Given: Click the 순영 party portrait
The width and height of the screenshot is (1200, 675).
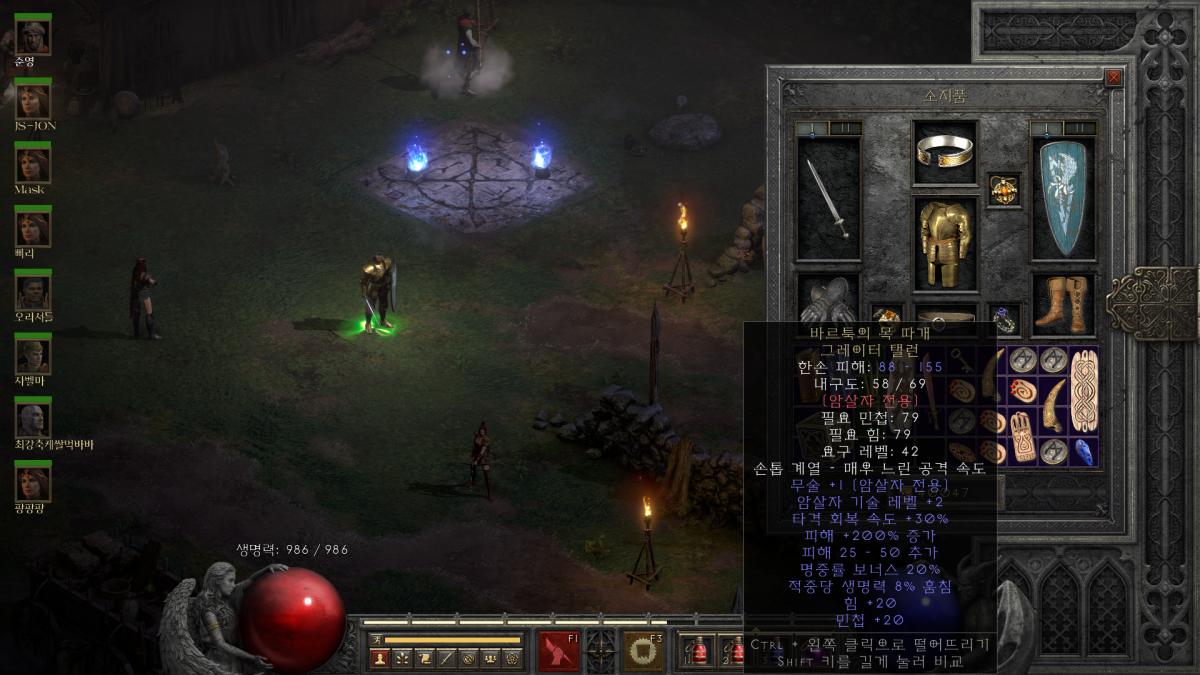Looking at the screenshot, I should [x=33, y=36].
